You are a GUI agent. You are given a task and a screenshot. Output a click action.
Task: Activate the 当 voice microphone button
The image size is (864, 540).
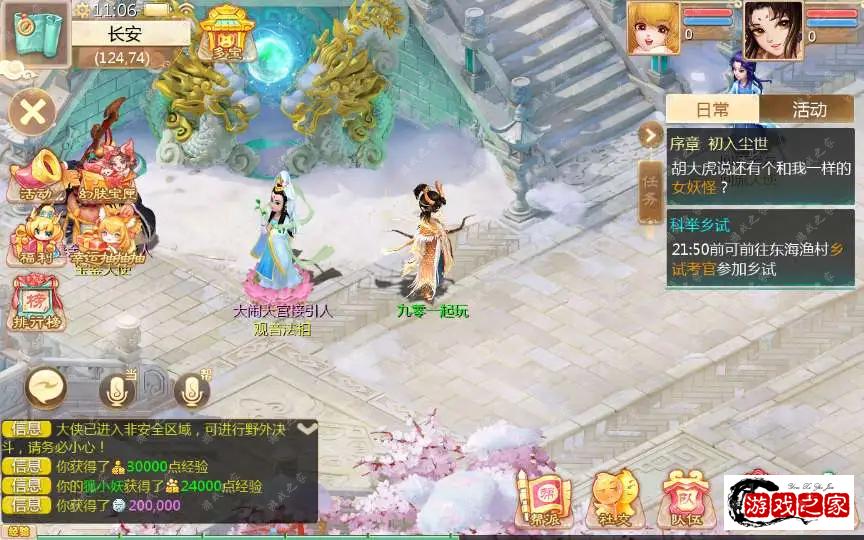(x=117, y=390)
